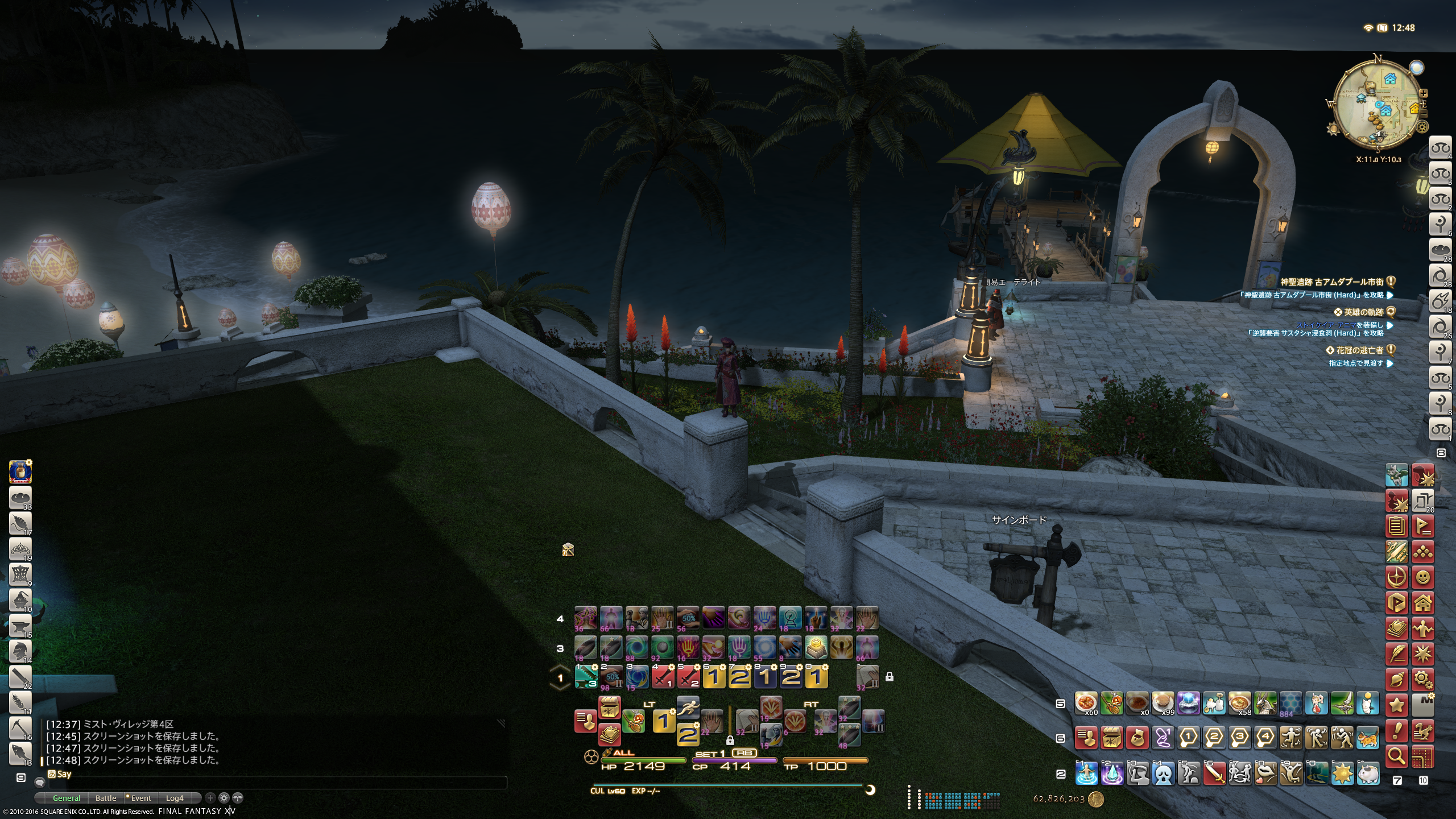The image size is (1456, 819).
Task: Use the ghost face emote icon
Action: [x=1163, y=774]
